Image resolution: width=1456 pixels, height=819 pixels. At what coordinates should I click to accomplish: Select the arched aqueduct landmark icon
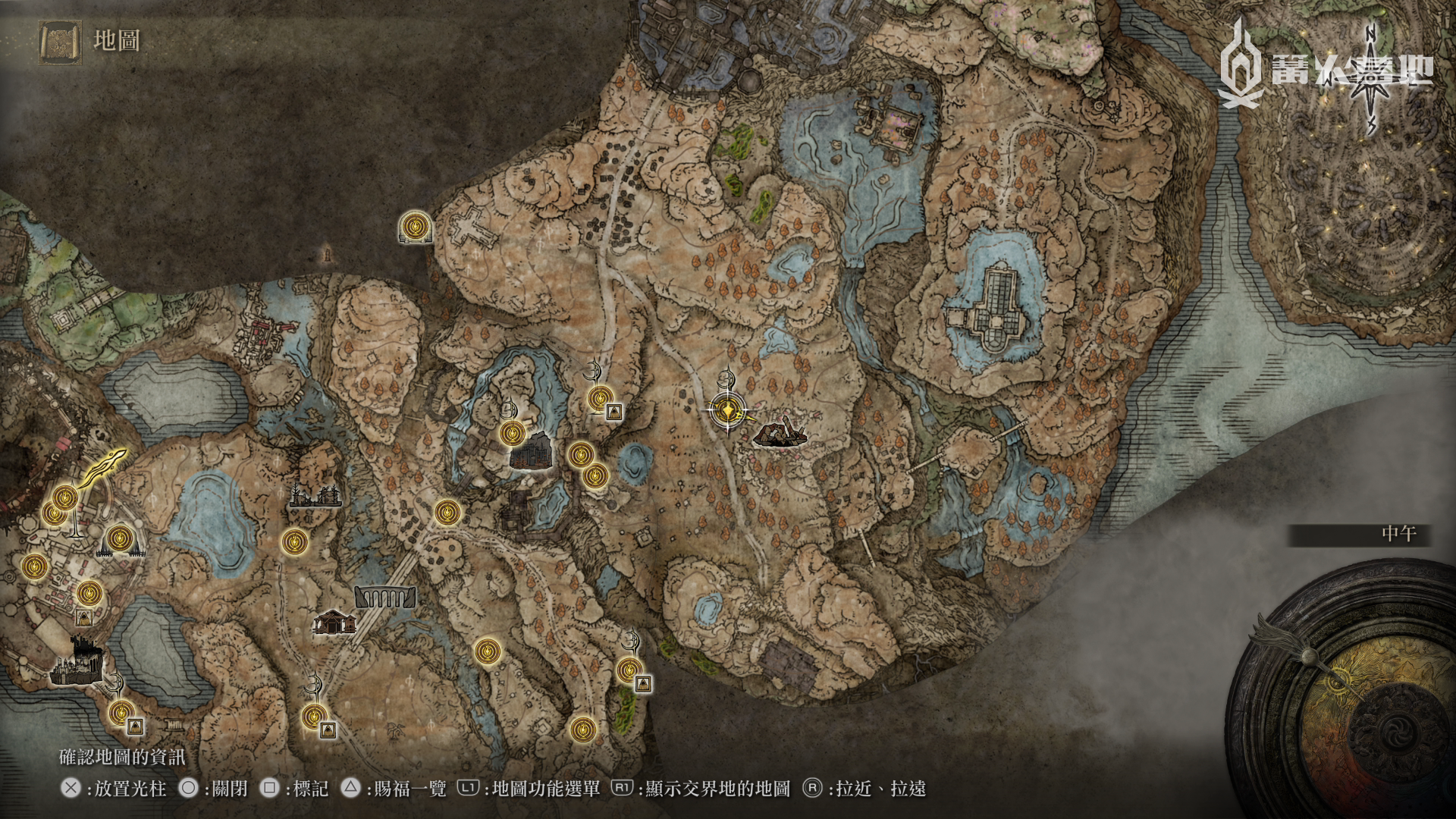(x=385, y=597)
